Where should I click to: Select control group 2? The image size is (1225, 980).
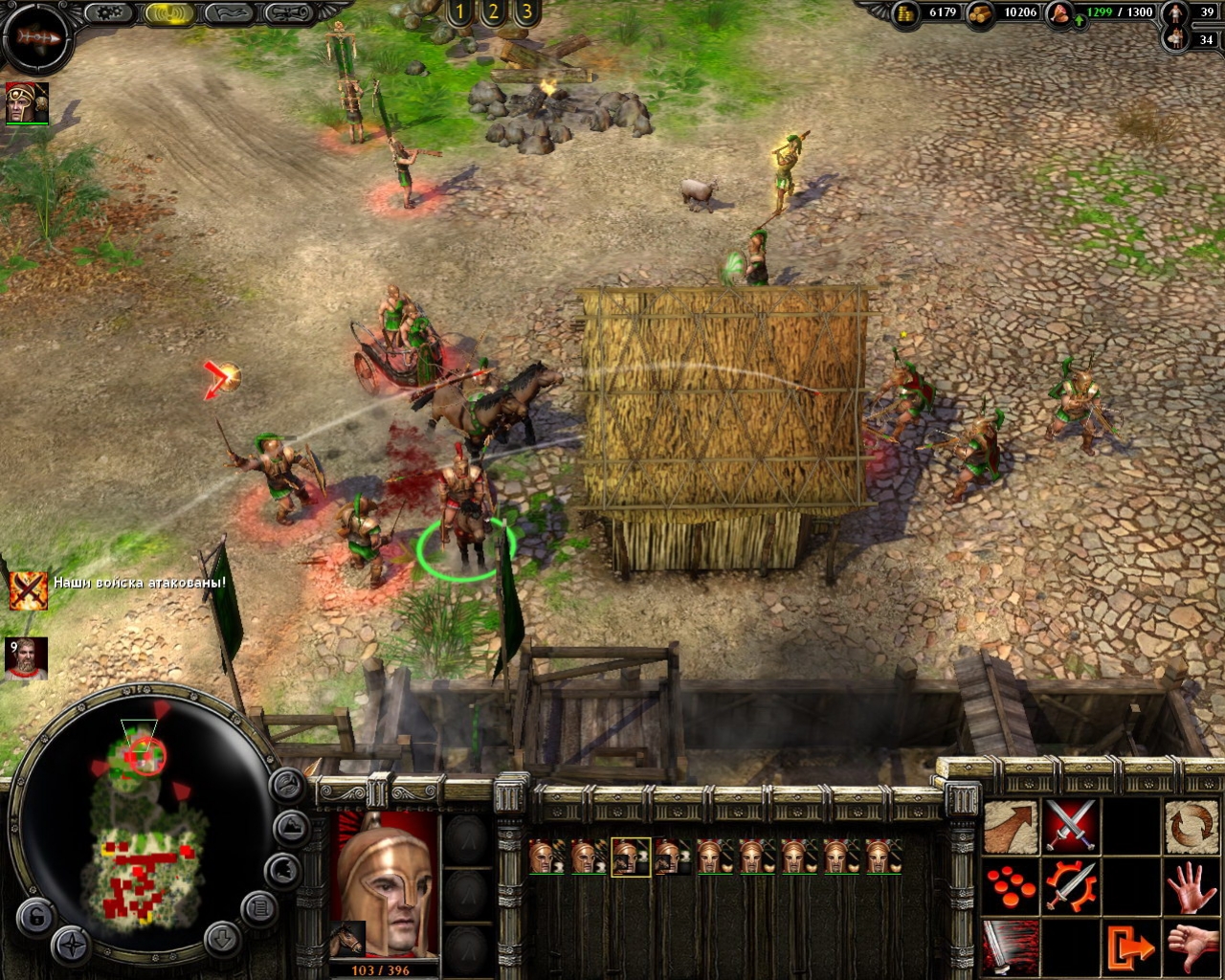[x=493, y=12]
